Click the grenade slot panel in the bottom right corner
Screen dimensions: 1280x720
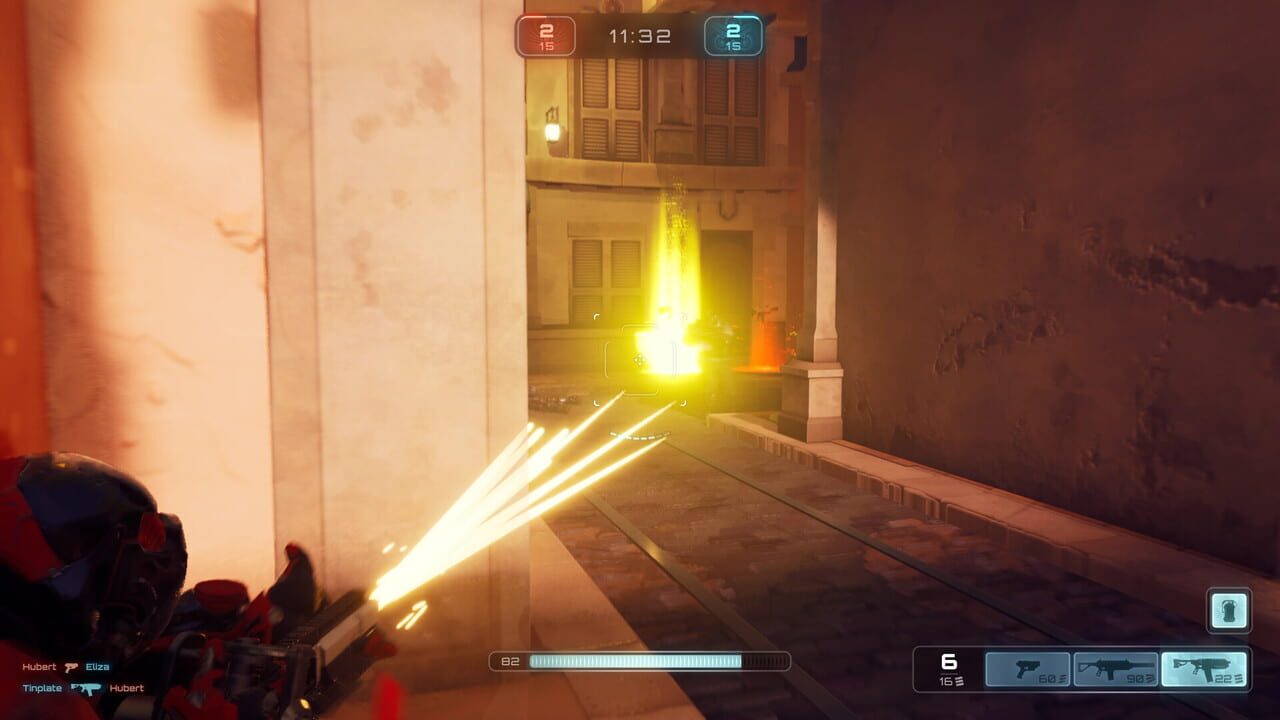pyautogui.click(x=1227, y=612)
